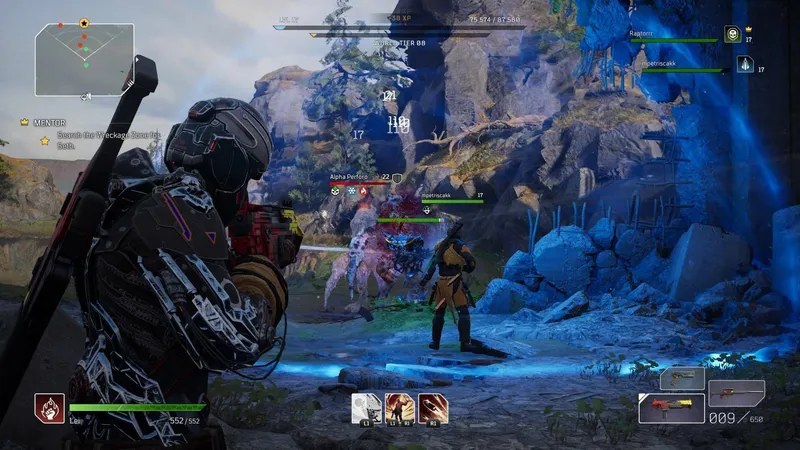Click Raptorrr's skull class icon
Image resolution: width=800 pixels, height=450 pixels.
point(732,35)
